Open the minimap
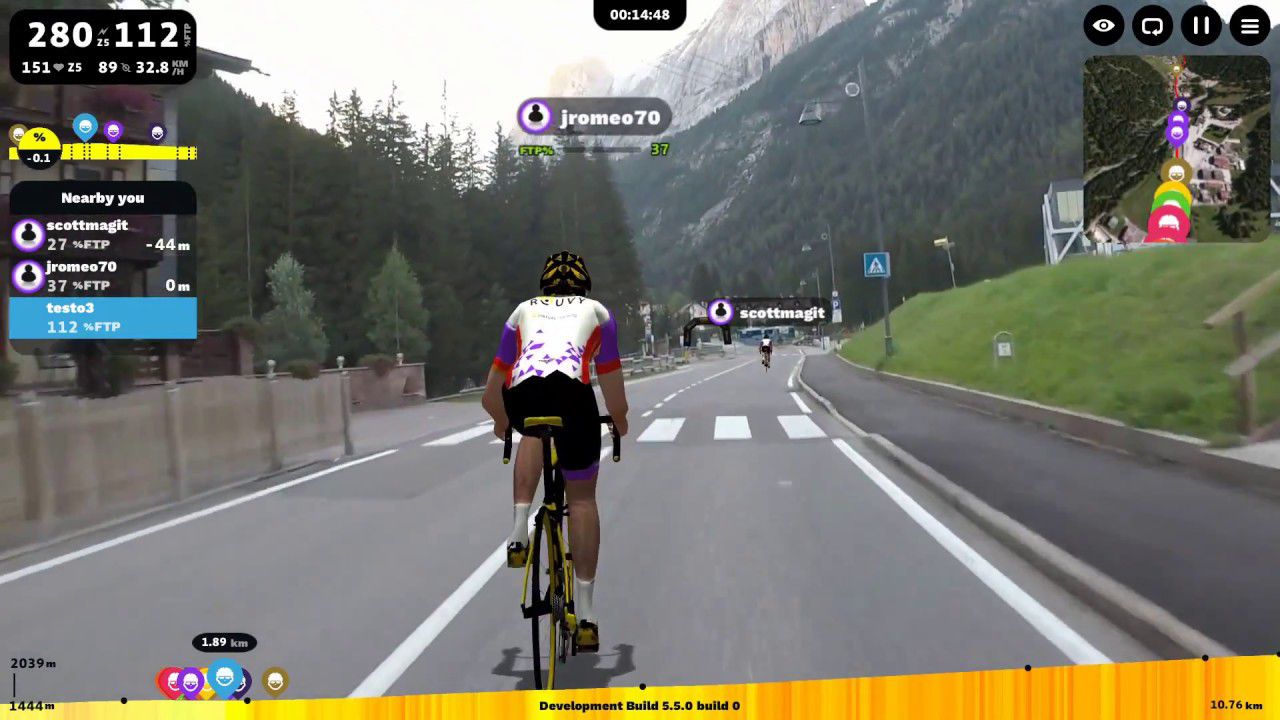Viewport: 1280px width, 720px height. (x=1176, y=148)
